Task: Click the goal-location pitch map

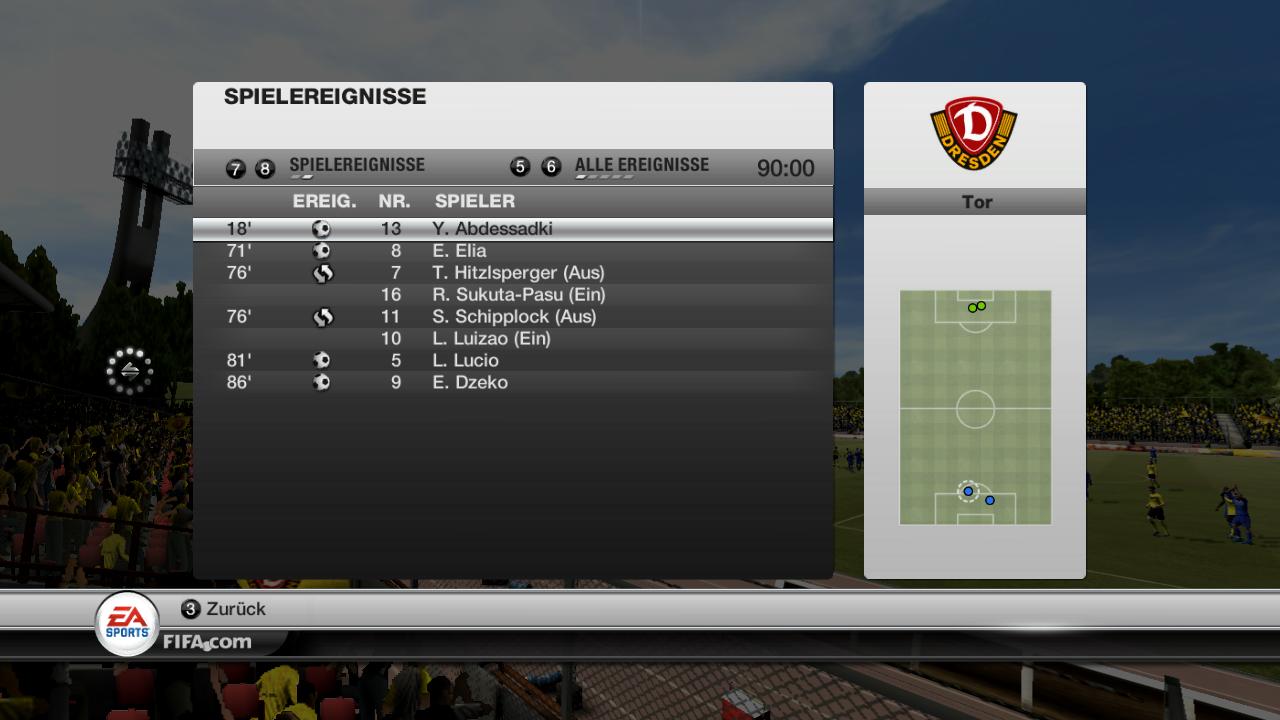Action: 975,407
